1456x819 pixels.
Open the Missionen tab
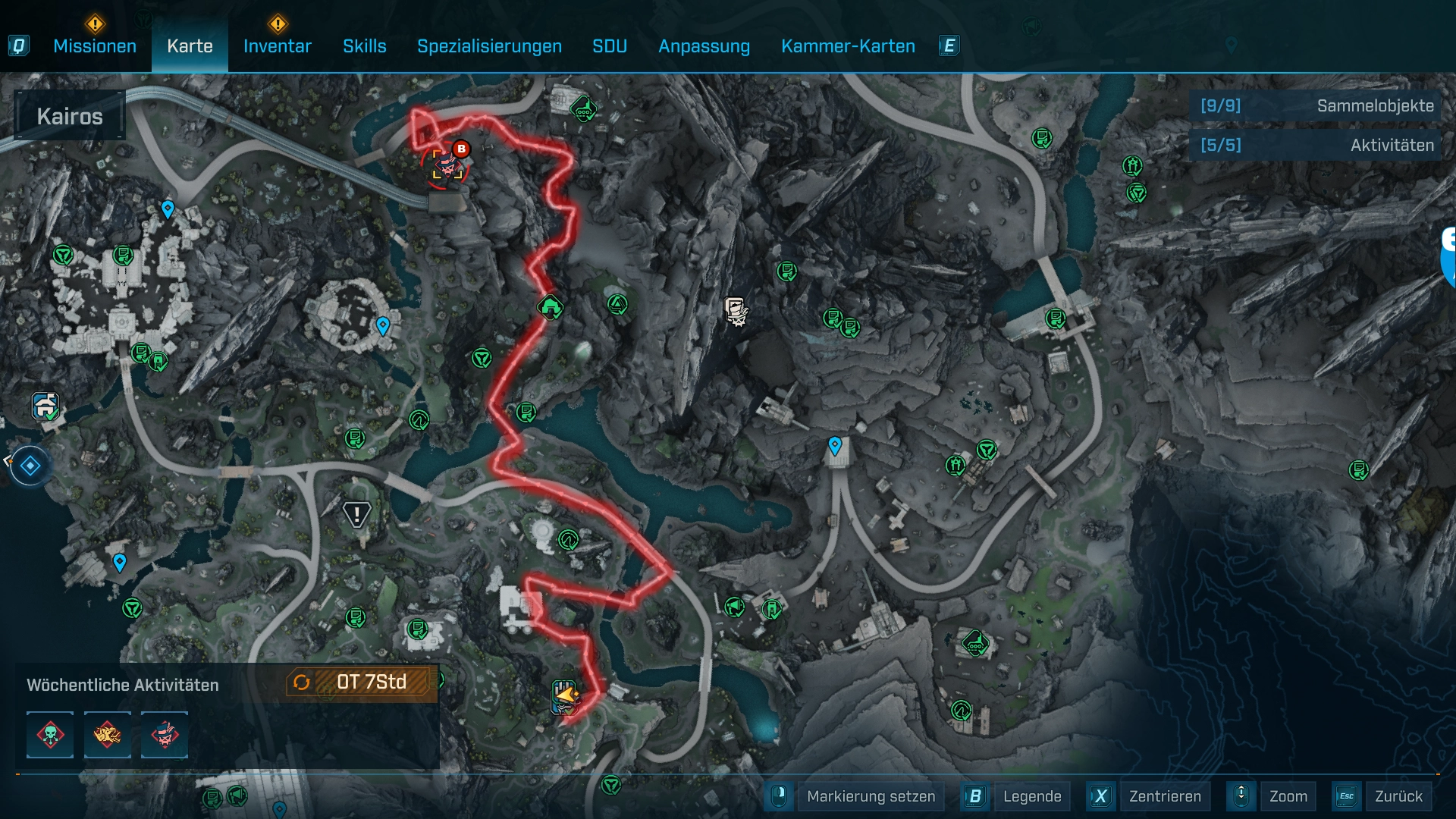pyautogui.click(x=95, y=46)
